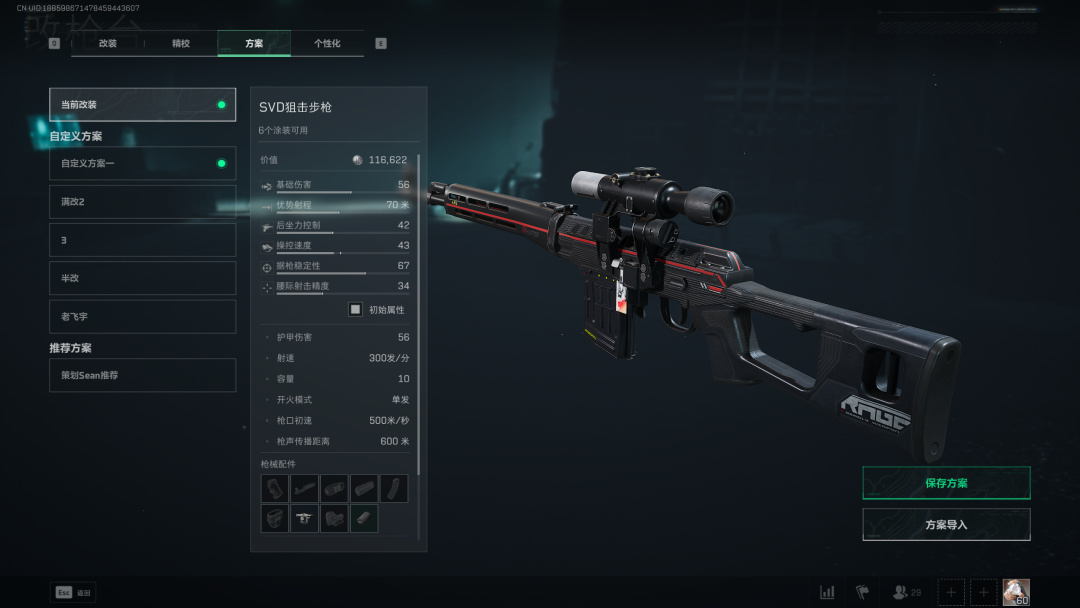
Task: Select the 老飞宇 preset
Action: coord(142,316)
